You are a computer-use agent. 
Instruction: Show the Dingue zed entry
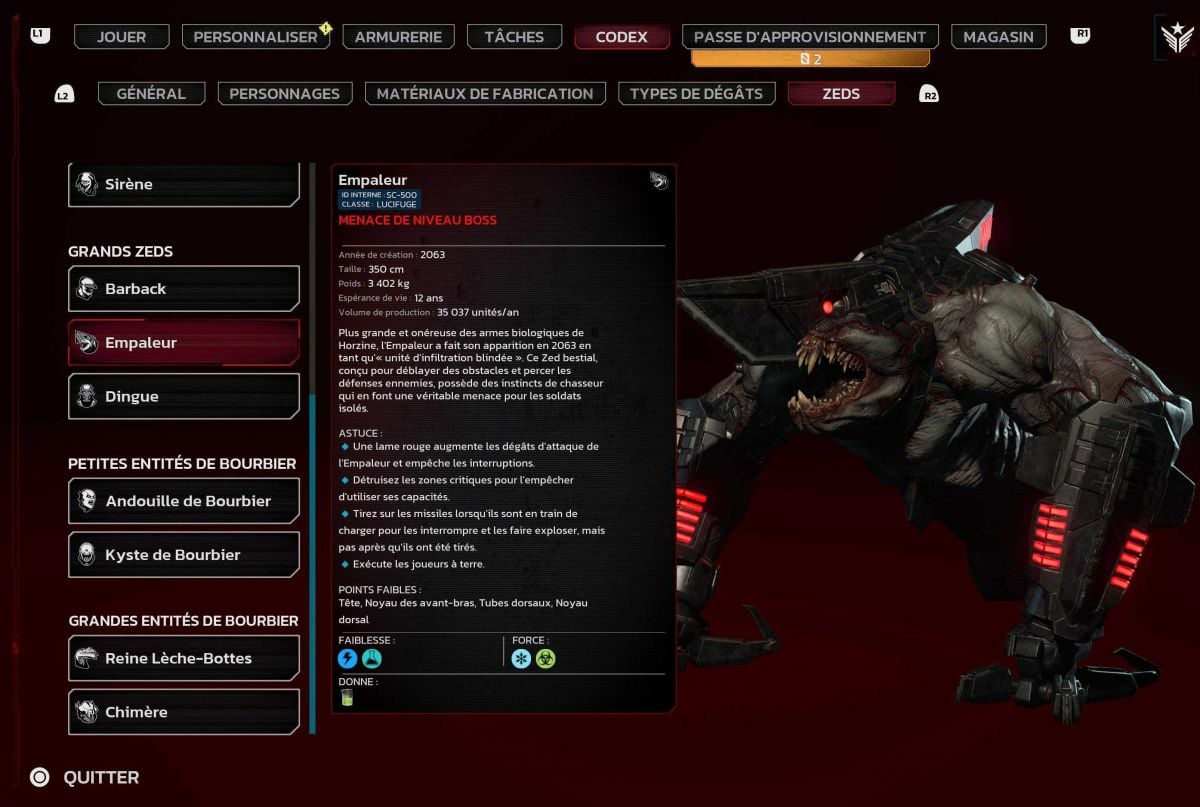point(184,397)
